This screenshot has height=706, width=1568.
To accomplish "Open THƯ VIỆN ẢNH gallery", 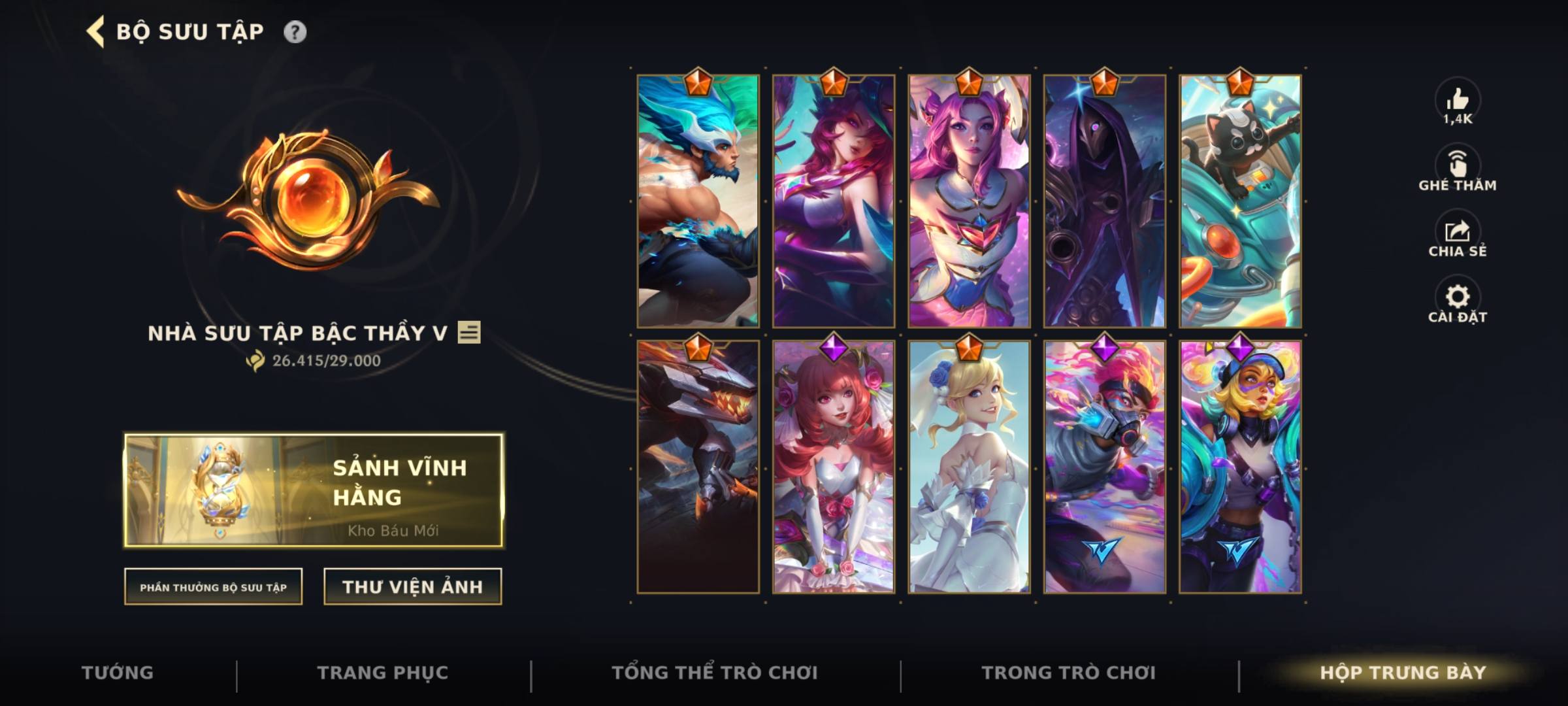I will coord(413,588).
